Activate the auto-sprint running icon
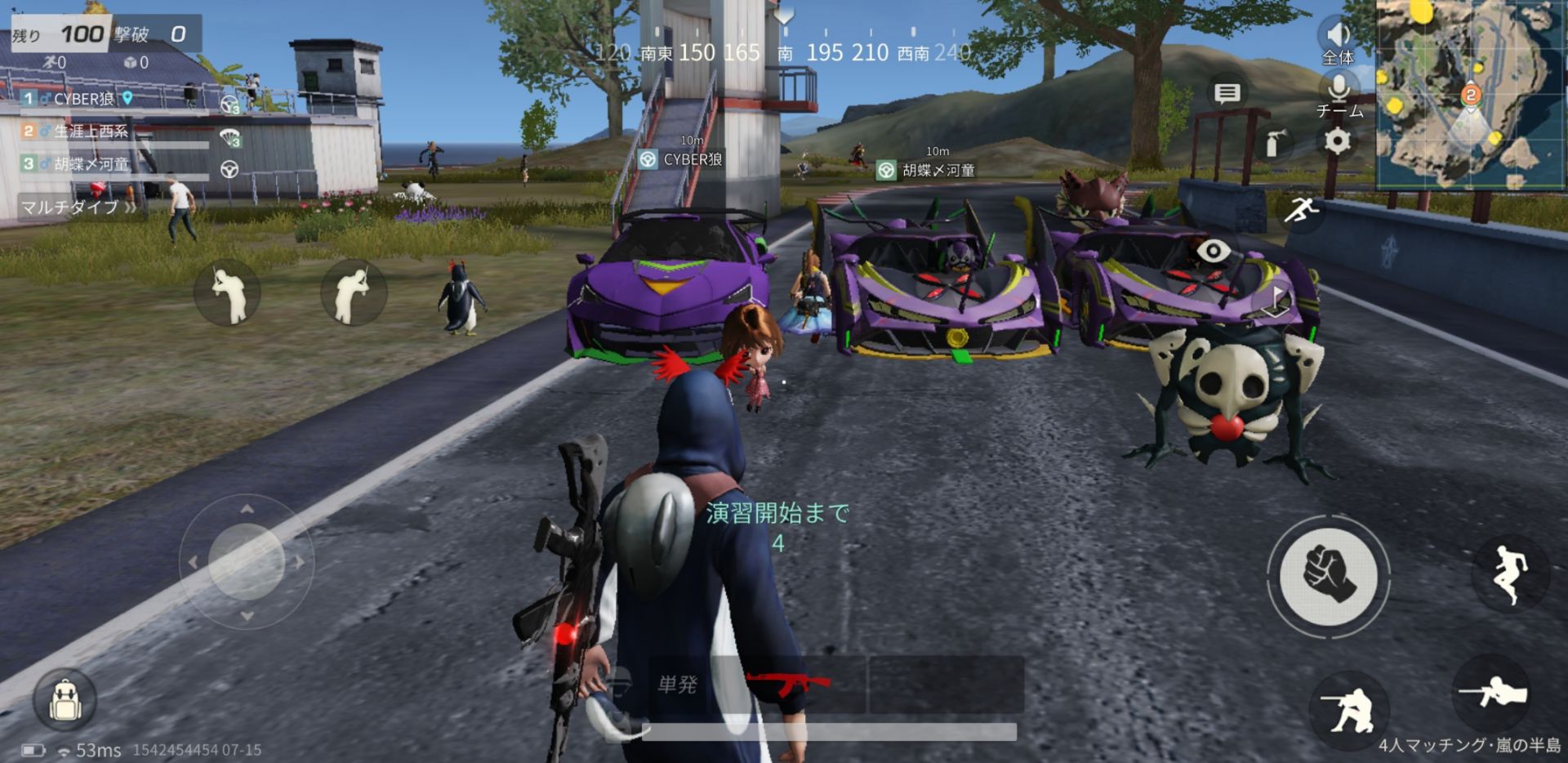This screenshot has height=763, width=1568. (x=1299, y=211)
